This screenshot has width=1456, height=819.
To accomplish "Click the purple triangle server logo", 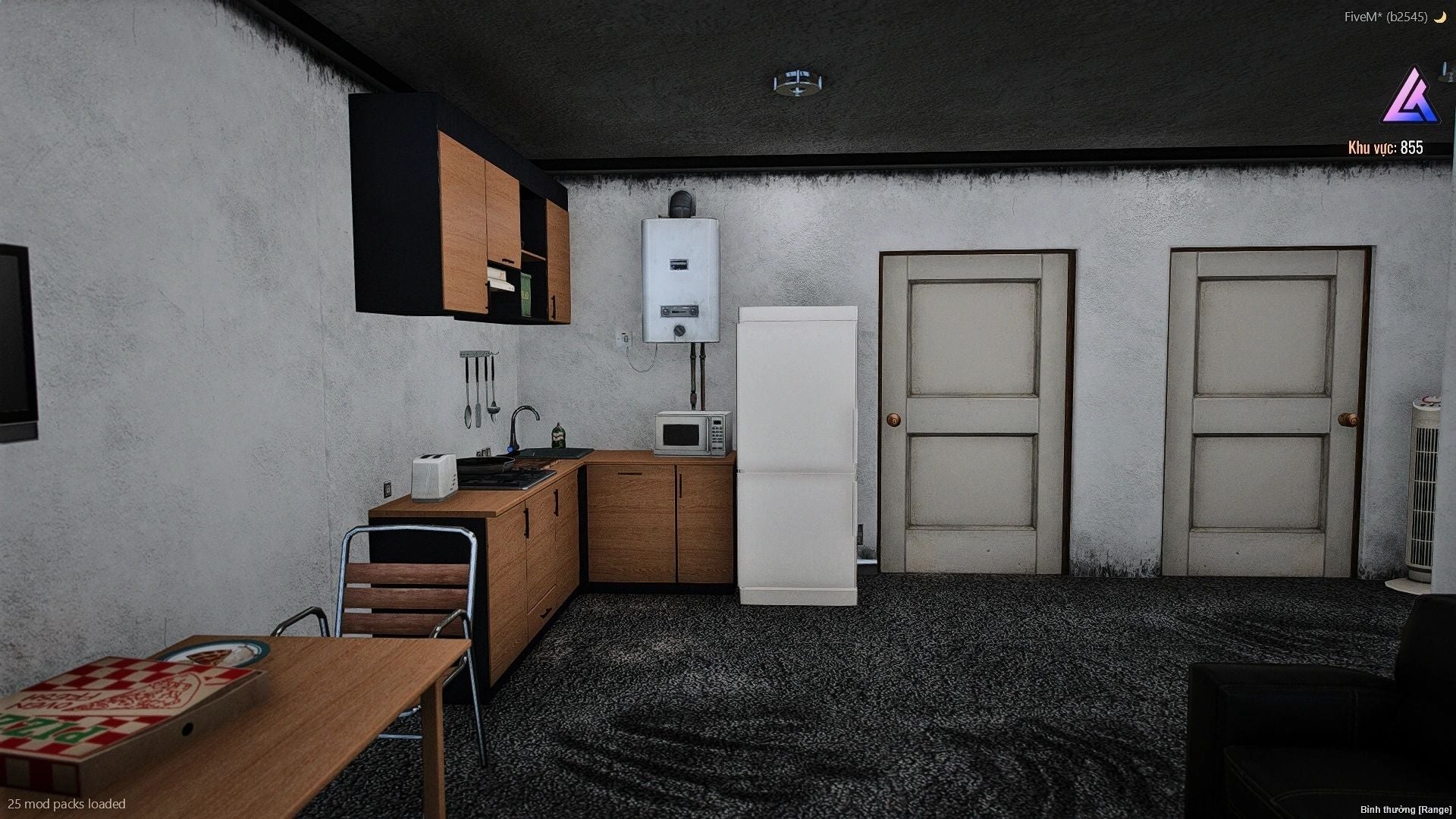I will coord(1410,98).
